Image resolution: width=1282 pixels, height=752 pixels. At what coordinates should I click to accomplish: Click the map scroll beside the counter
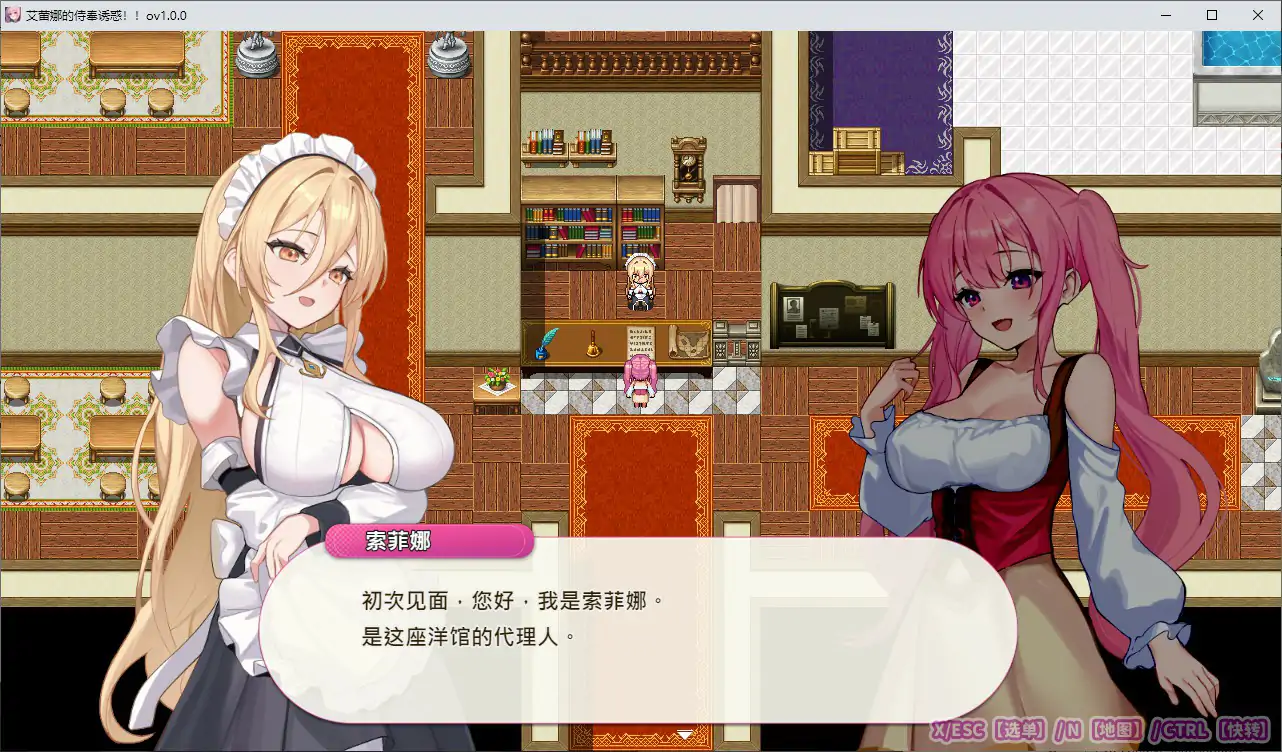688,342
